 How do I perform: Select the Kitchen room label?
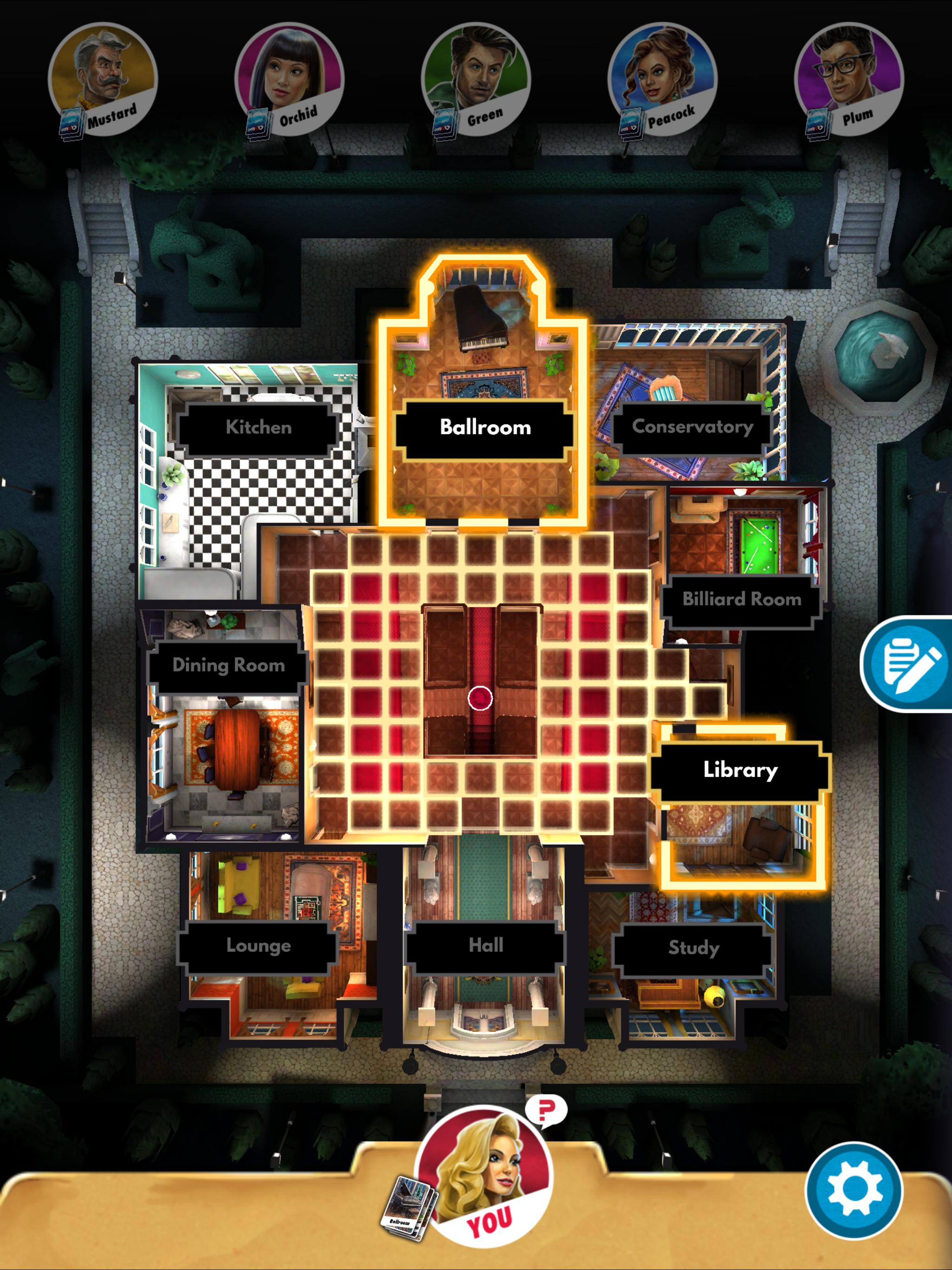tap(258, 428)
